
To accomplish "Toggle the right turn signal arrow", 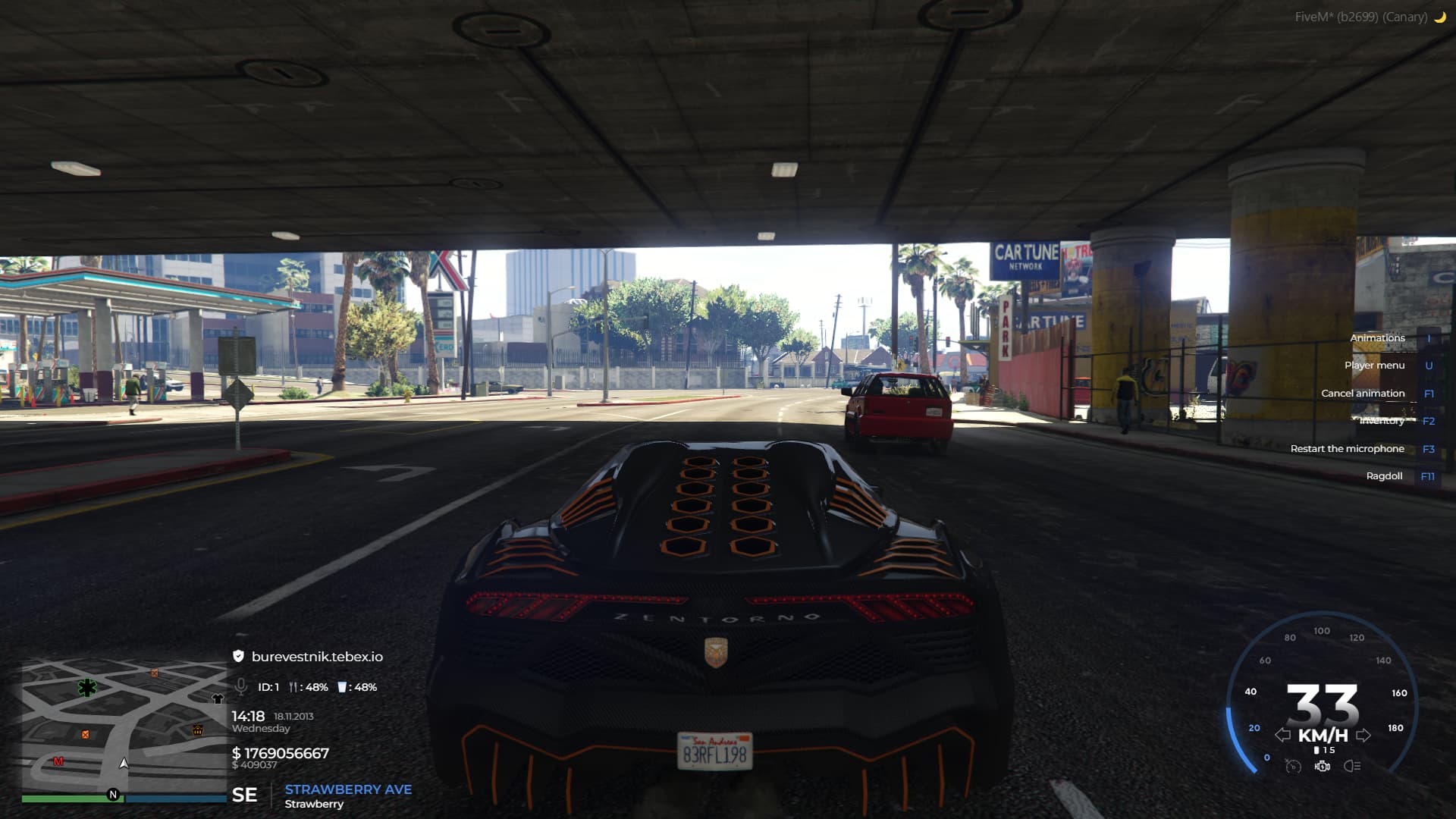I will point(1365,734).
